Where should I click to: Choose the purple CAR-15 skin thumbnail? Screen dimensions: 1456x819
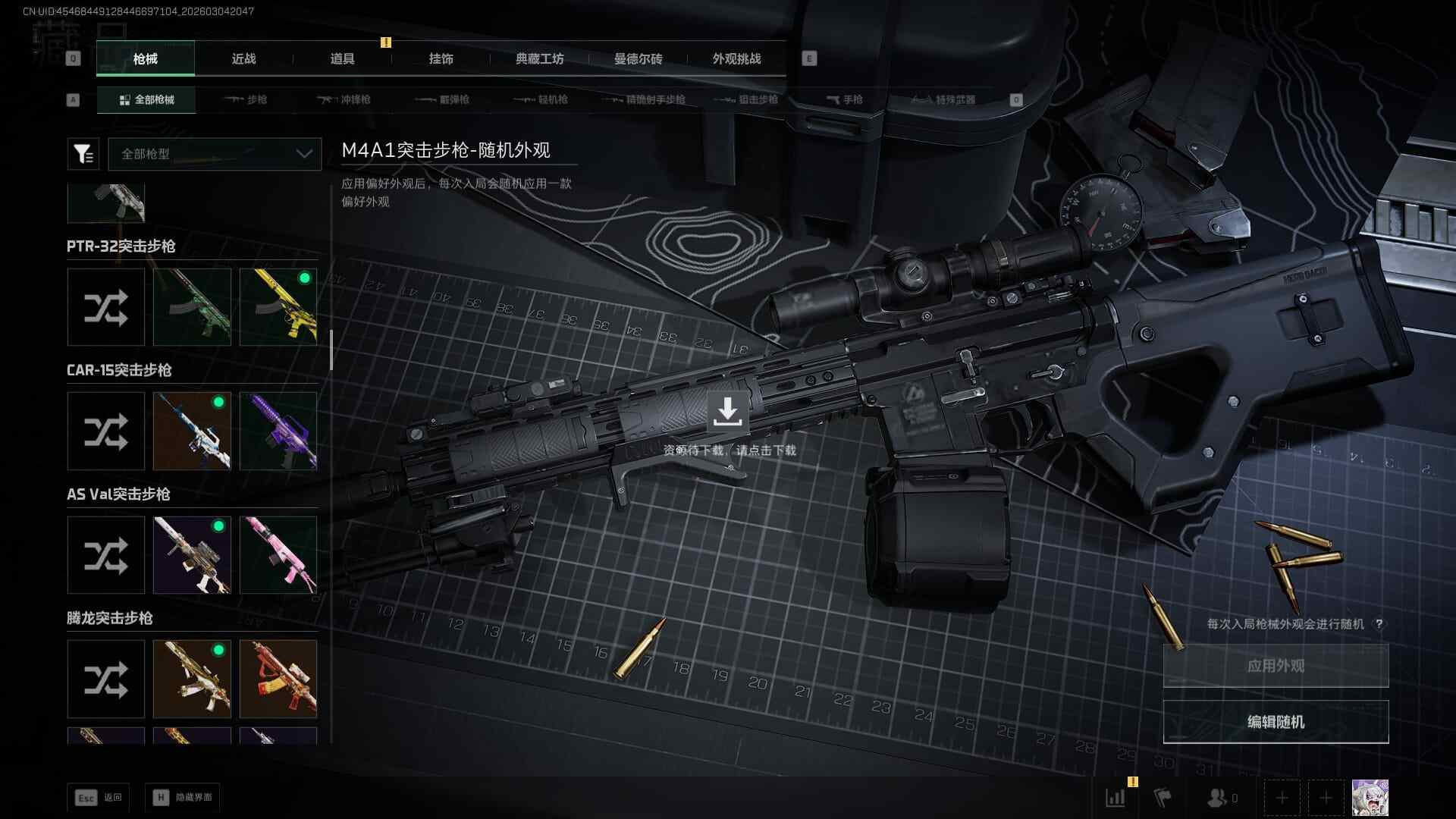pyautogui.click(x=278, y=431)
